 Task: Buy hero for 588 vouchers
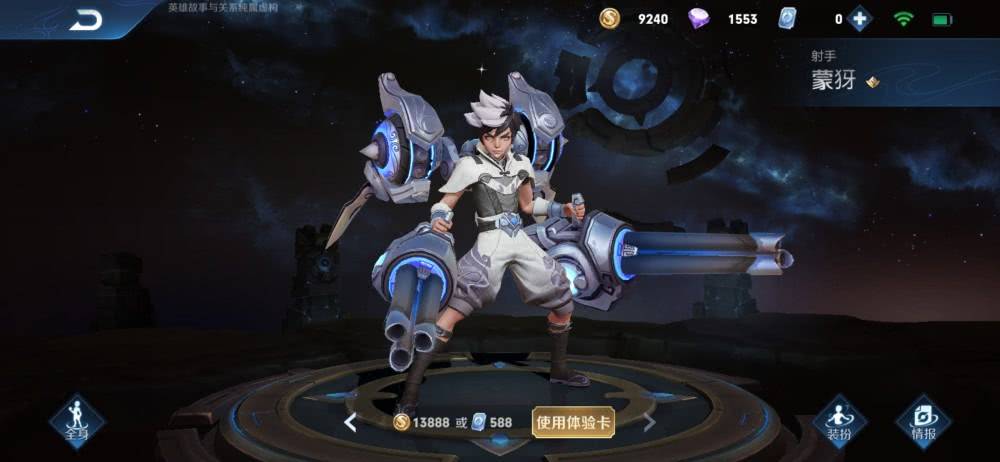point(491,422)
